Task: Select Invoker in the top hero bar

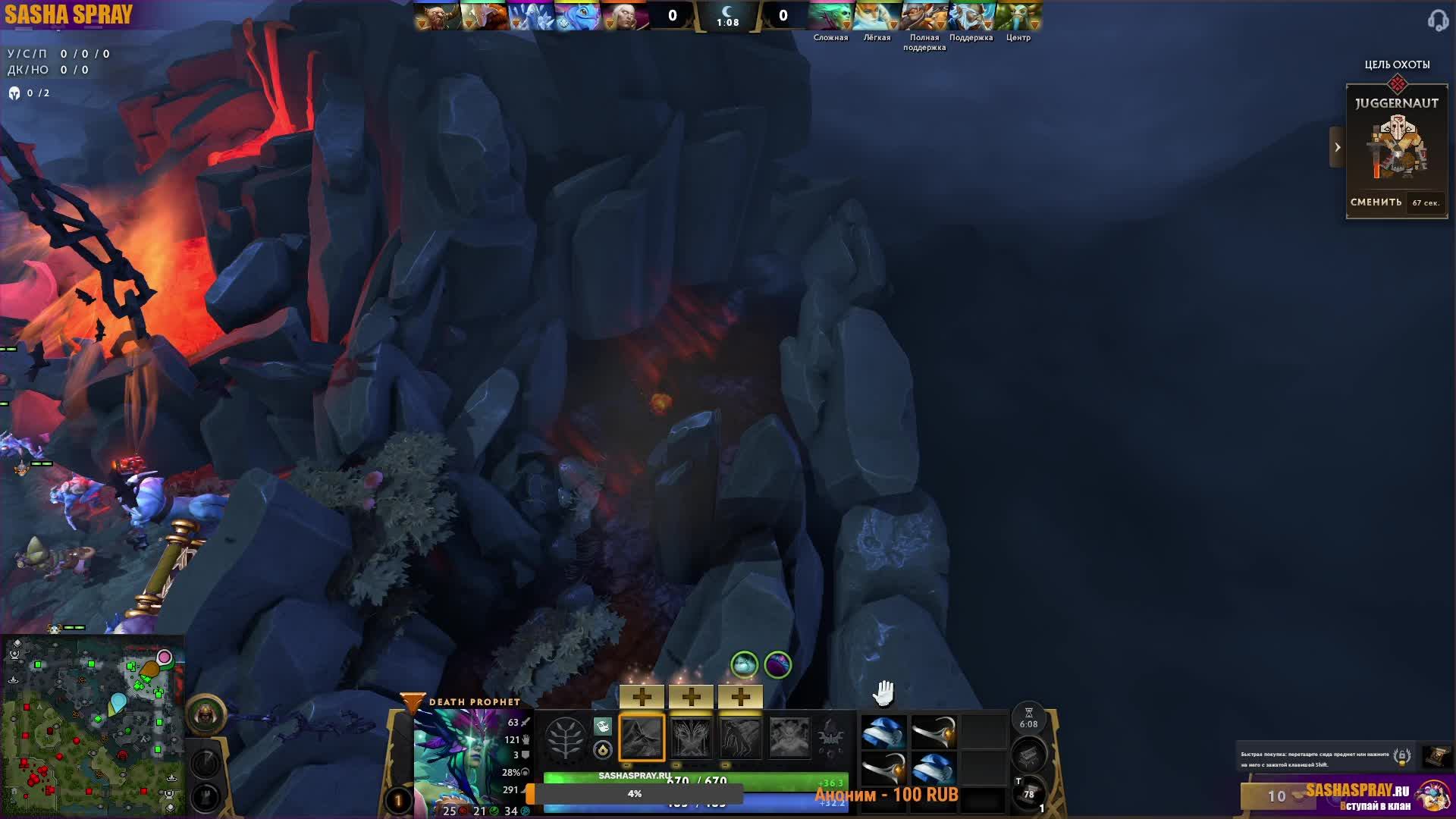Action: point(624,16)
